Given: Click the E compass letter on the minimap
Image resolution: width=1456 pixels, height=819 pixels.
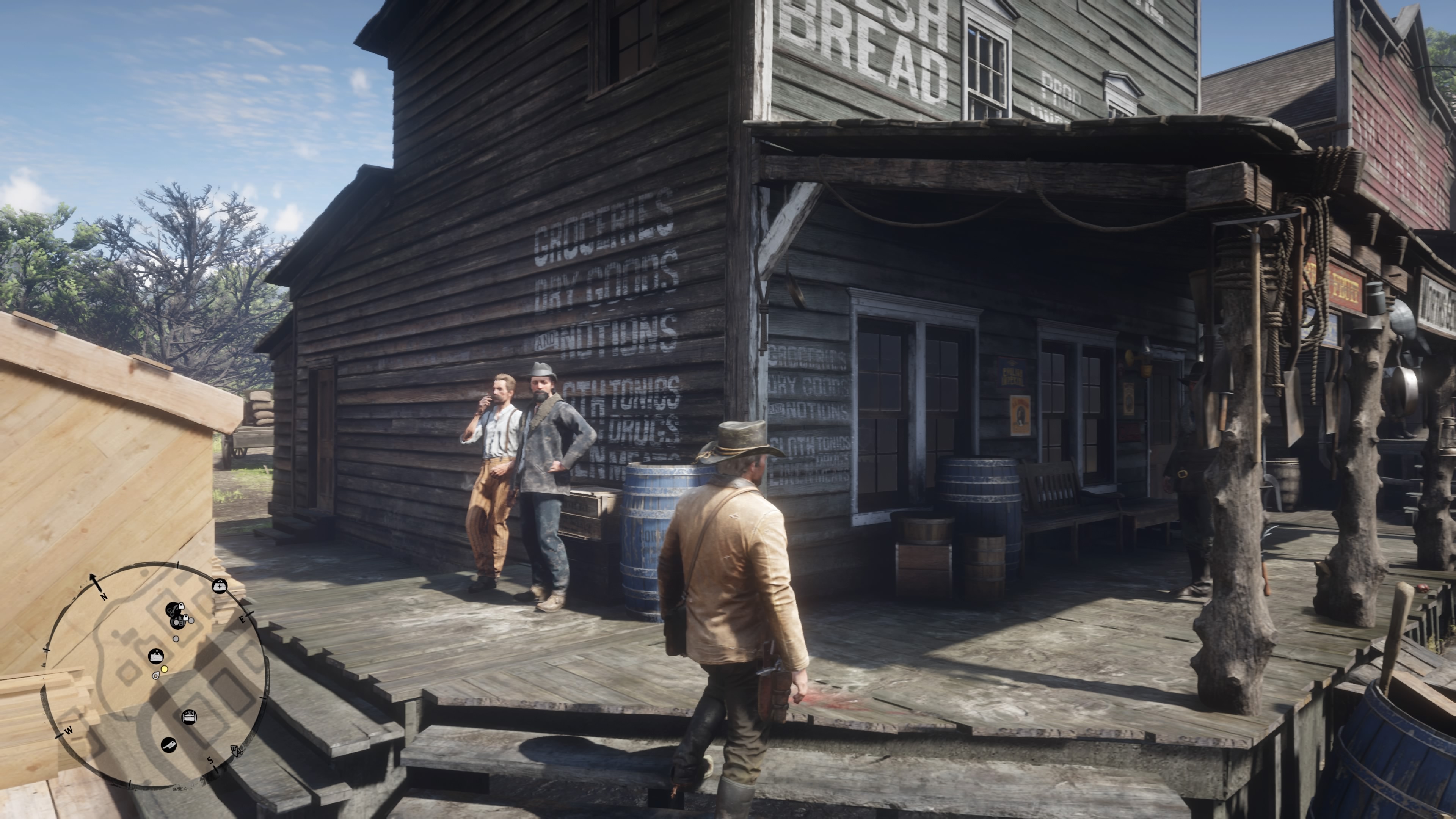Looking at the screenshot, I should click(243, 620).
